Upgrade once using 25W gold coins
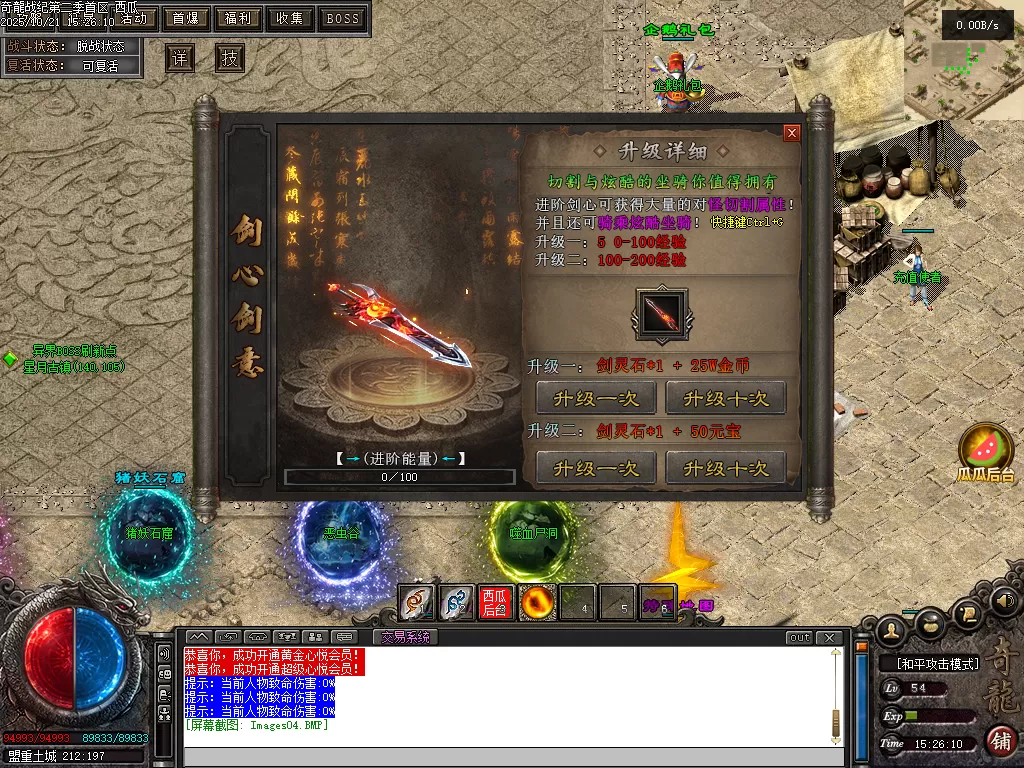 [x=596, y=398]
